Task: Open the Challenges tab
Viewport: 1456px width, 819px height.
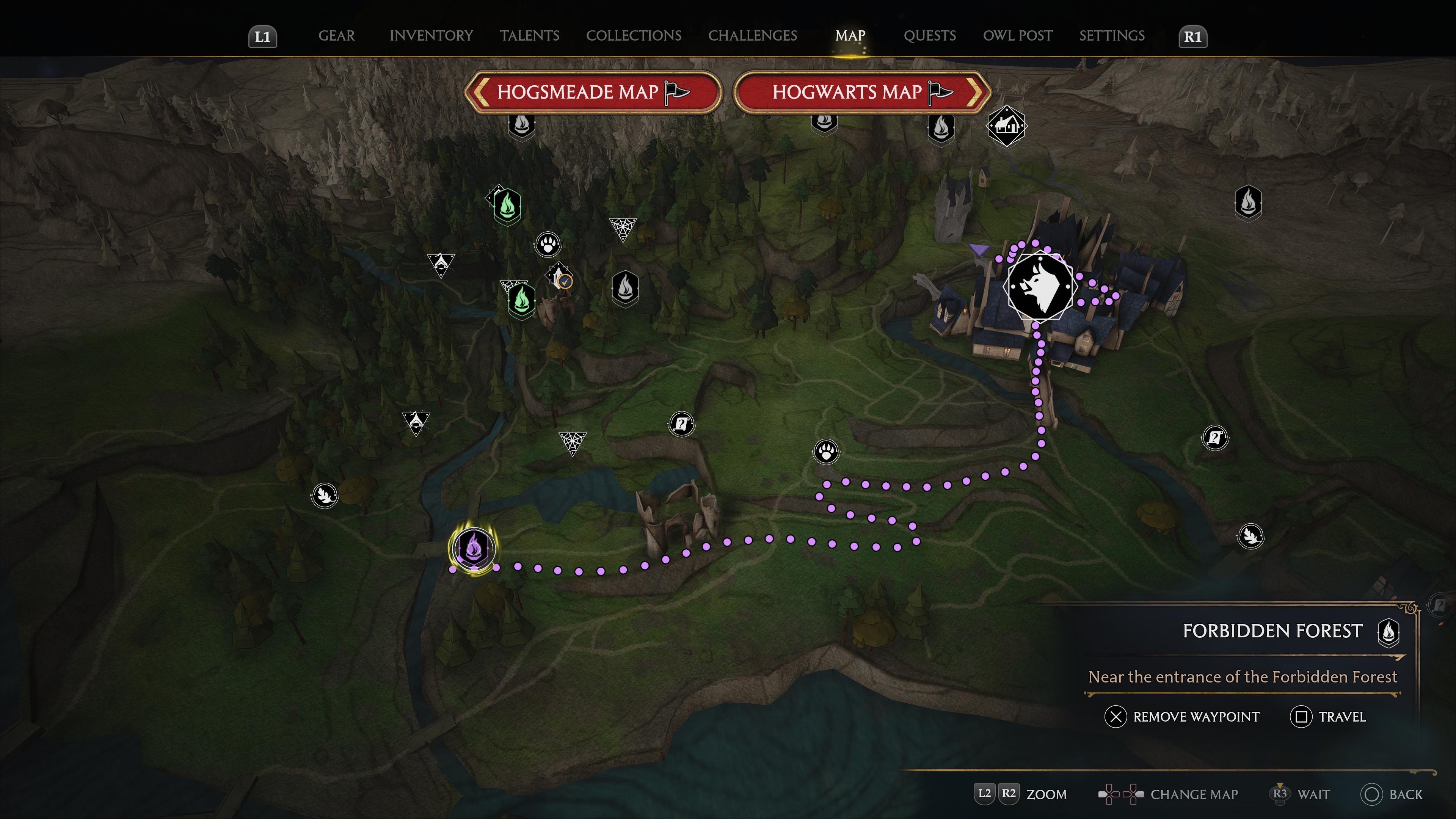Action: [x=752, y=36]
